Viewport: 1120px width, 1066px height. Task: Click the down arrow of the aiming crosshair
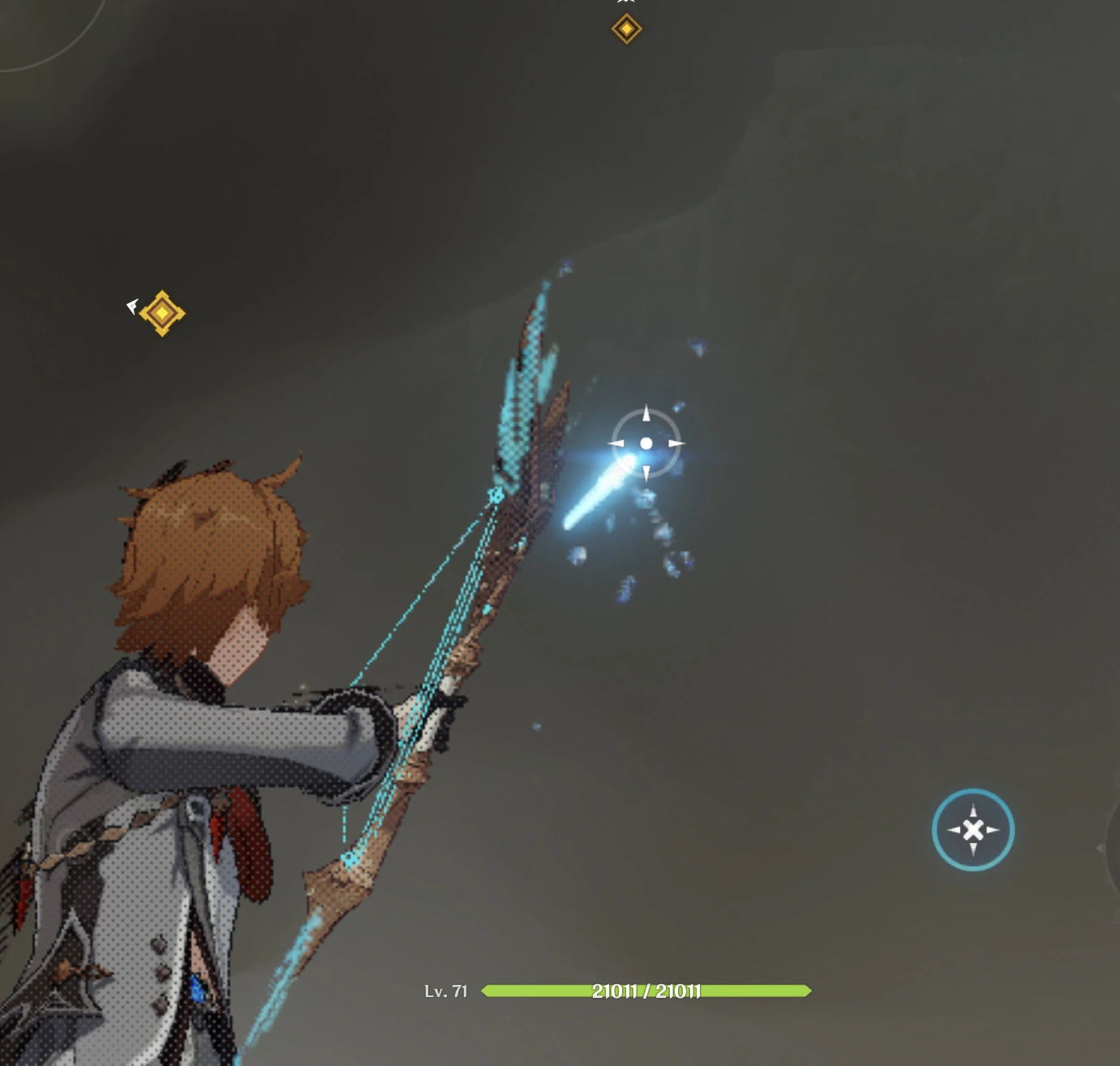(646, 473)
